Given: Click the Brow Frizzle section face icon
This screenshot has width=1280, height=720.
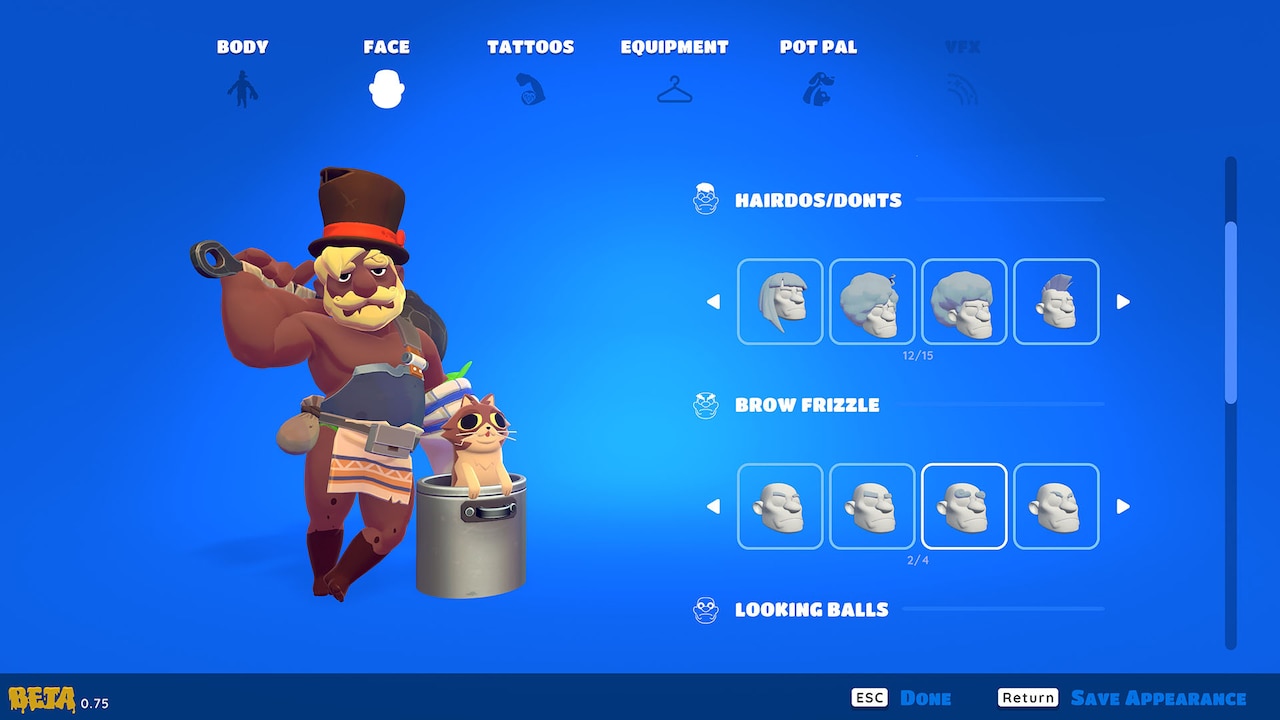Looking at the screenshot, I should click(706, 405).
